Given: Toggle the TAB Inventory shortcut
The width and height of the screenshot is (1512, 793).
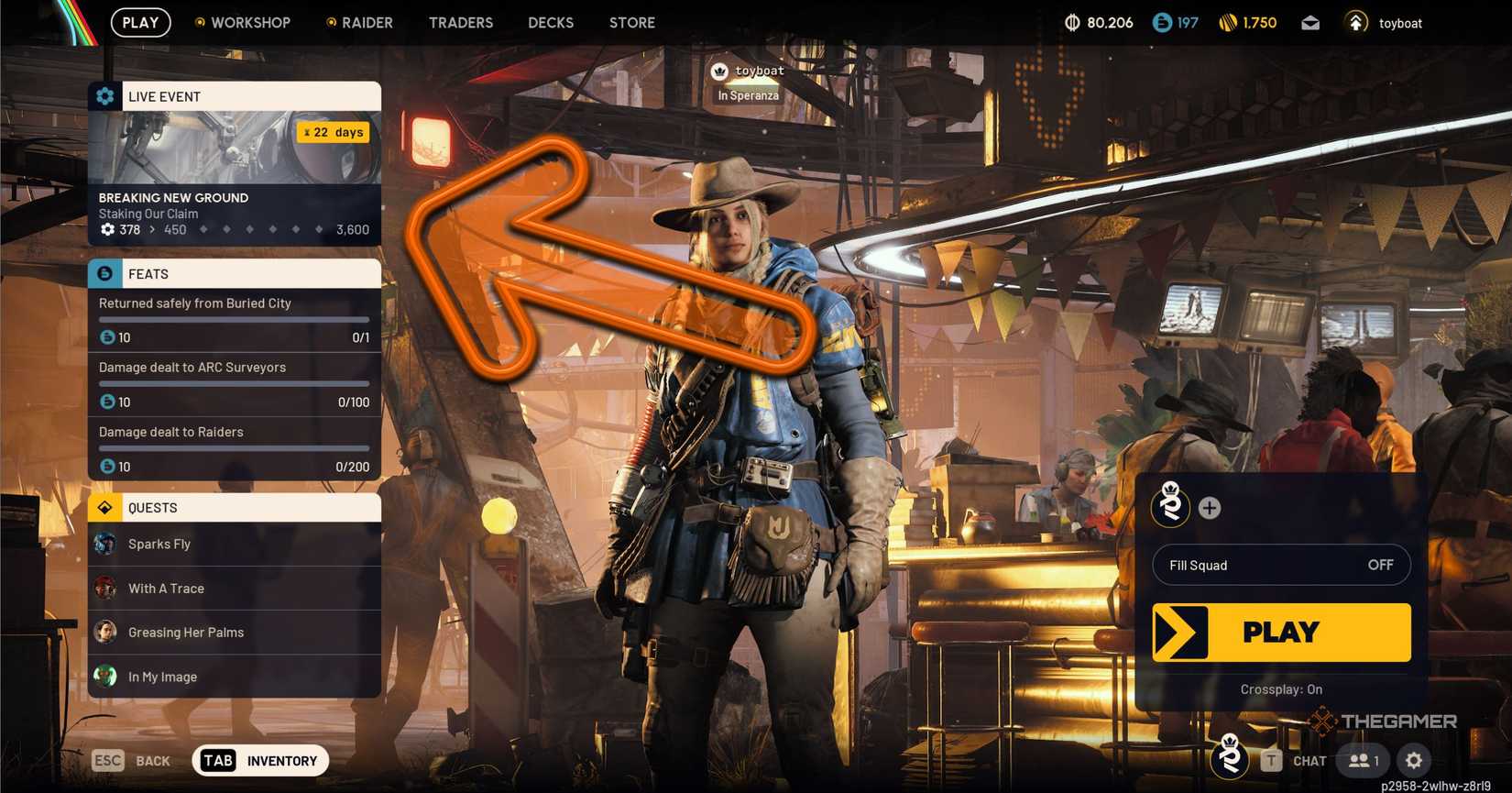Looking at the screenshot, I should pyautogui.click(x=259, y=760).
